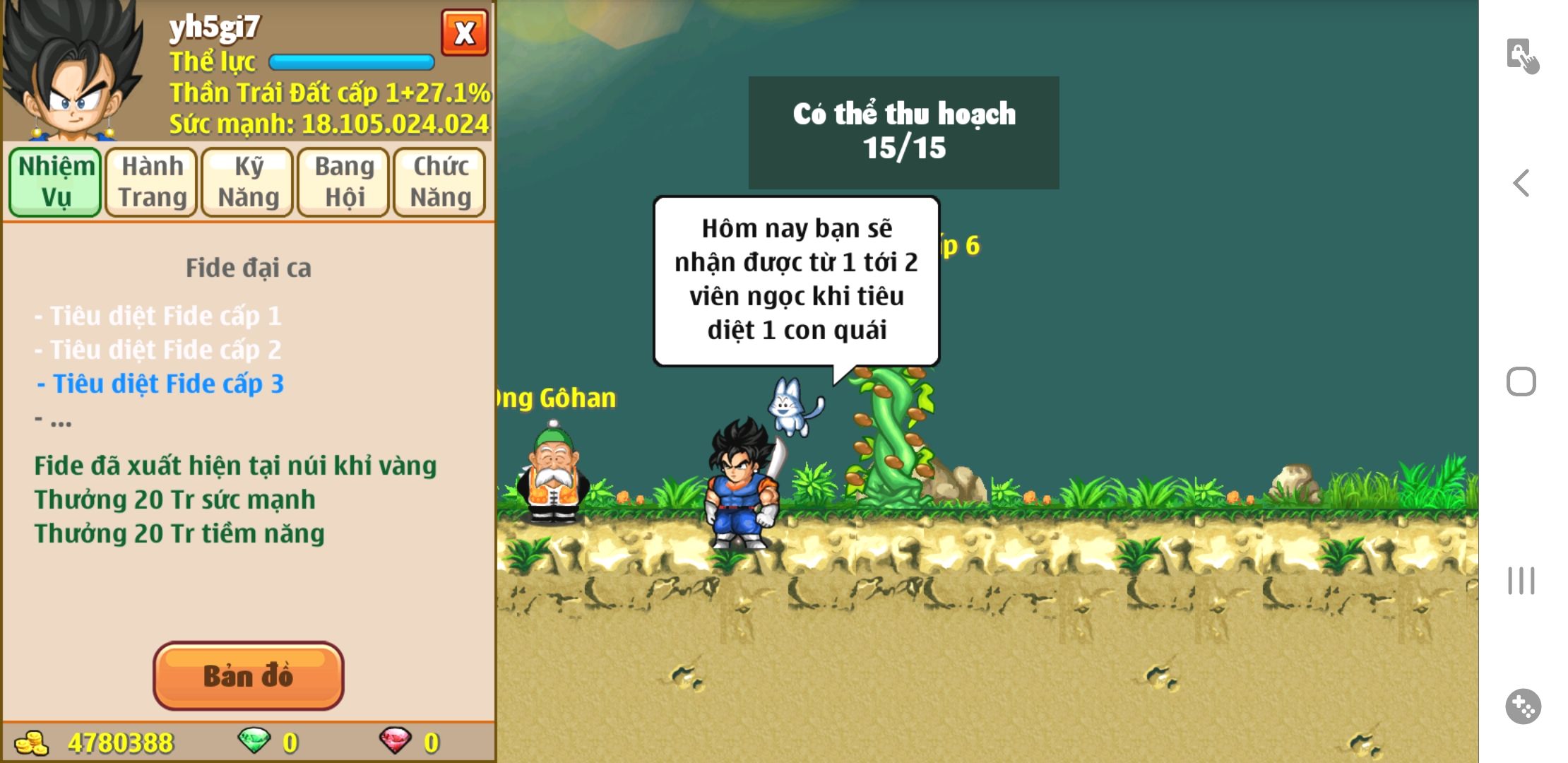The image size is (1568, 763).
Task: Switch to the Hành Trang tab
Action: (x=152, y=182)
